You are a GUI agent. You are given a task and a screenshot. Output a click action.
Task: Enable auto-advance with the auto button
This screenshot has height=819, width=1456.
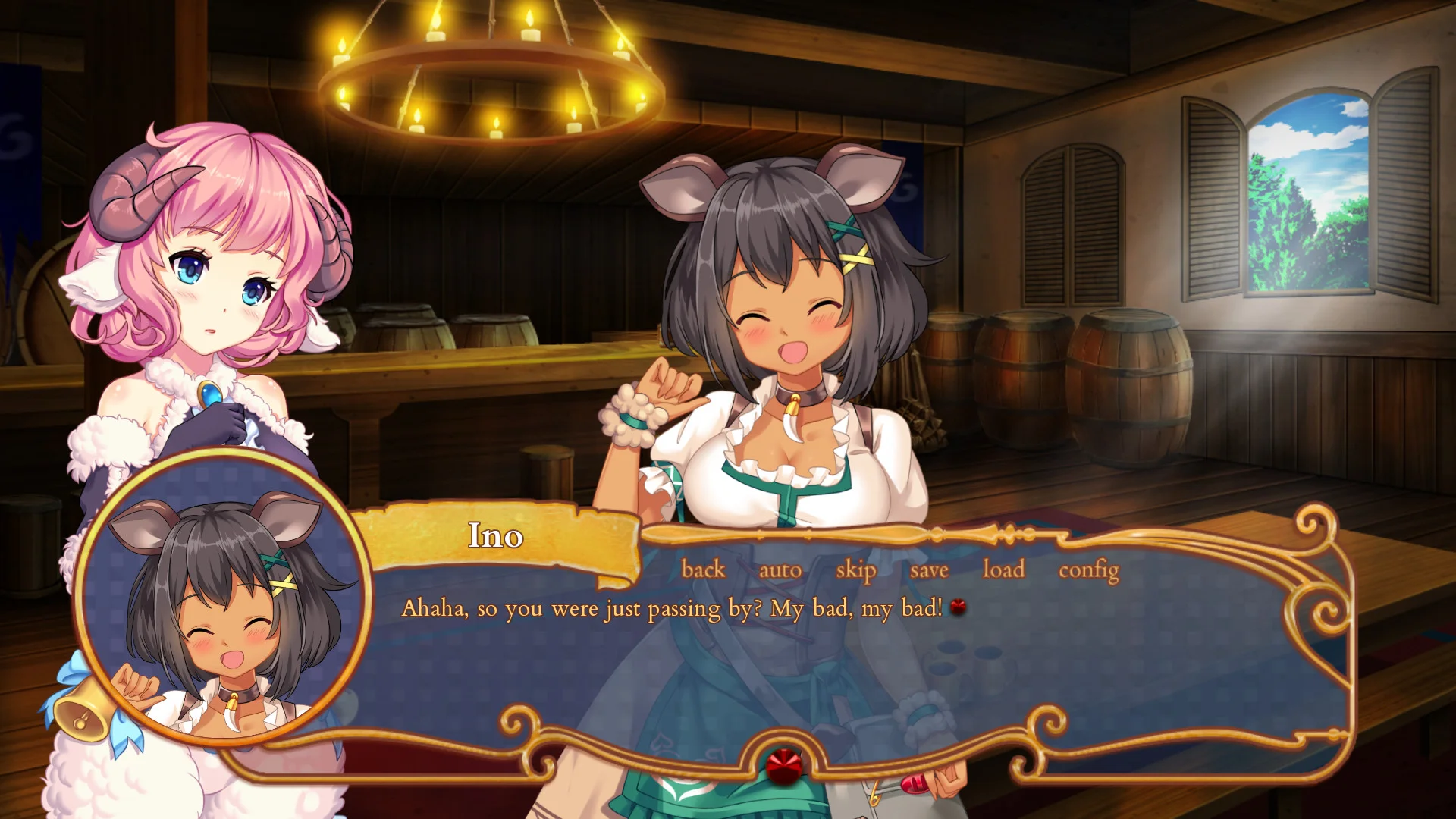click(780, 570)
